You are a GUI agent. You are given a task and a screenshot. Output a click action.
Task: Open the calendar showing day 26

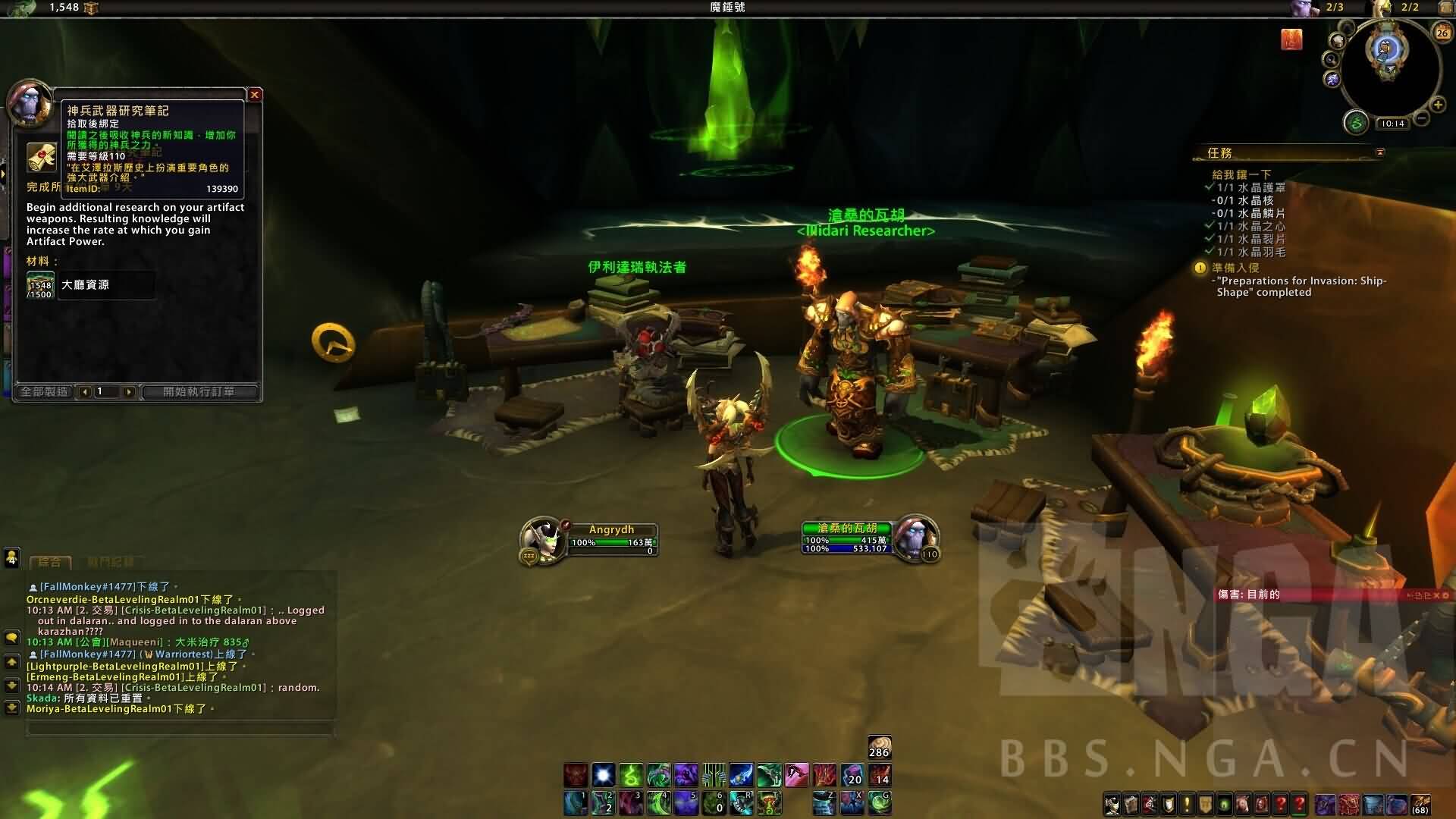[1442, 32]
